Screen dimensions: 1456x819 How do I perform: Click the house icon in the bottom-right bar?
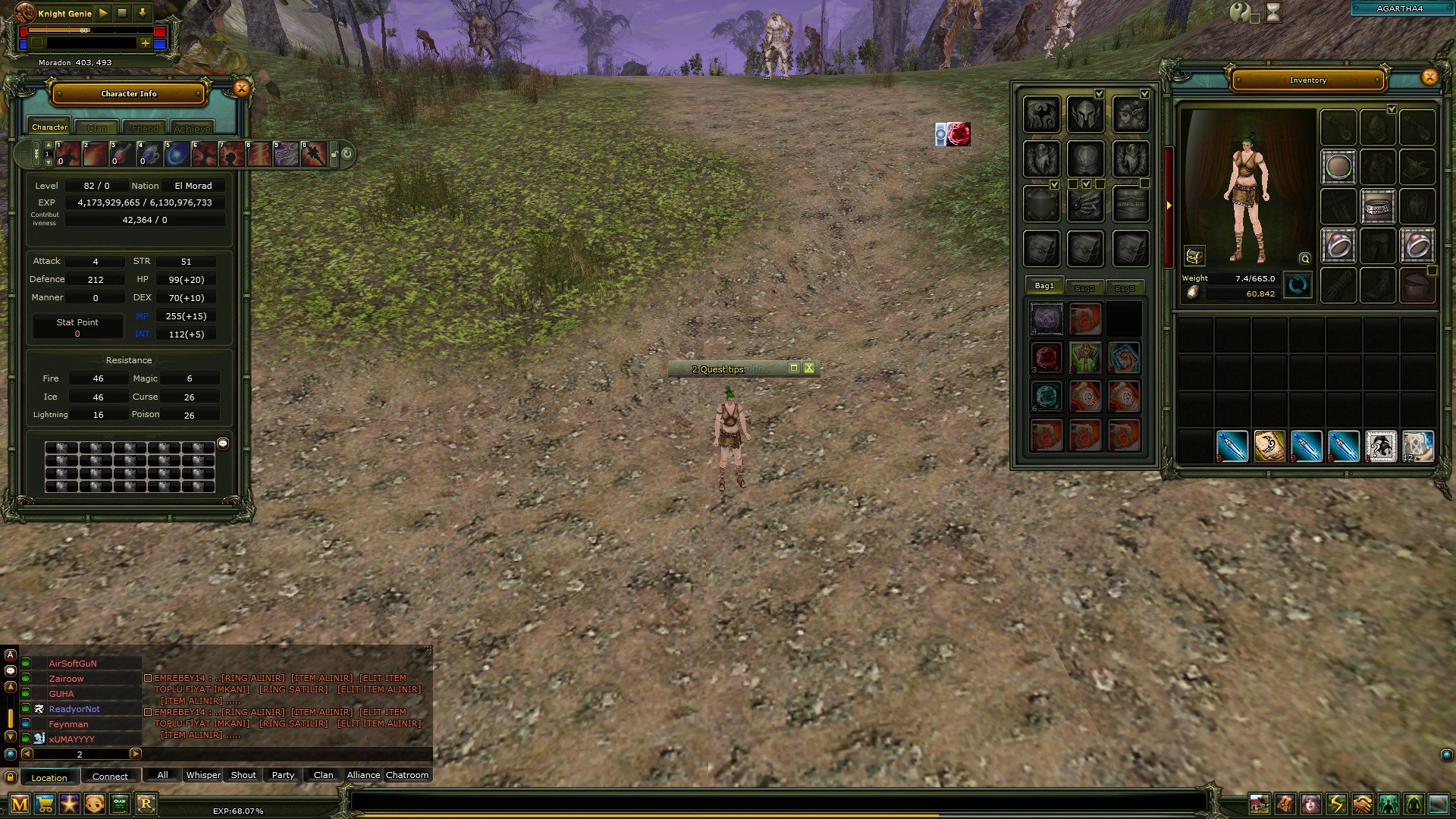[x=1260, y=805]
